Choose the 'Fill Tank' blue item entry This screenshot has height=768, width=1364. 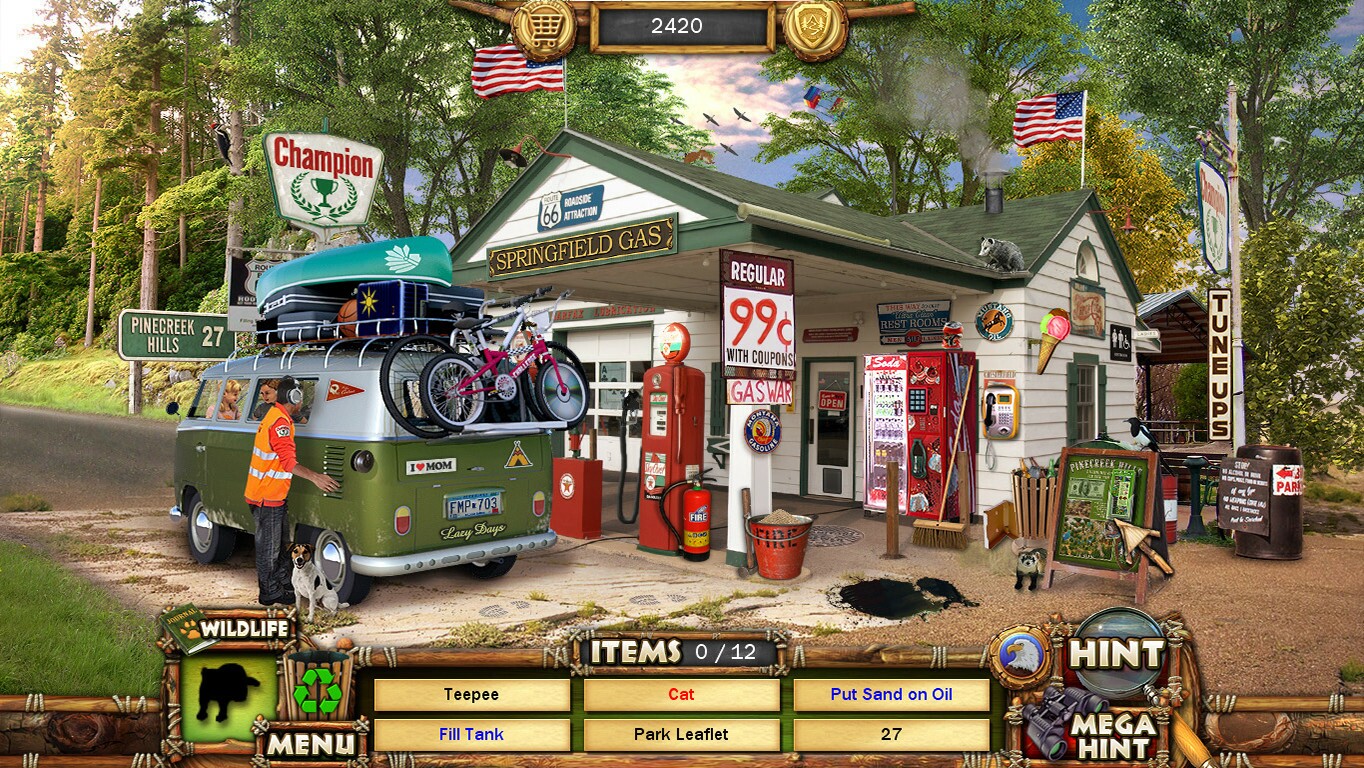click(471, 734)
